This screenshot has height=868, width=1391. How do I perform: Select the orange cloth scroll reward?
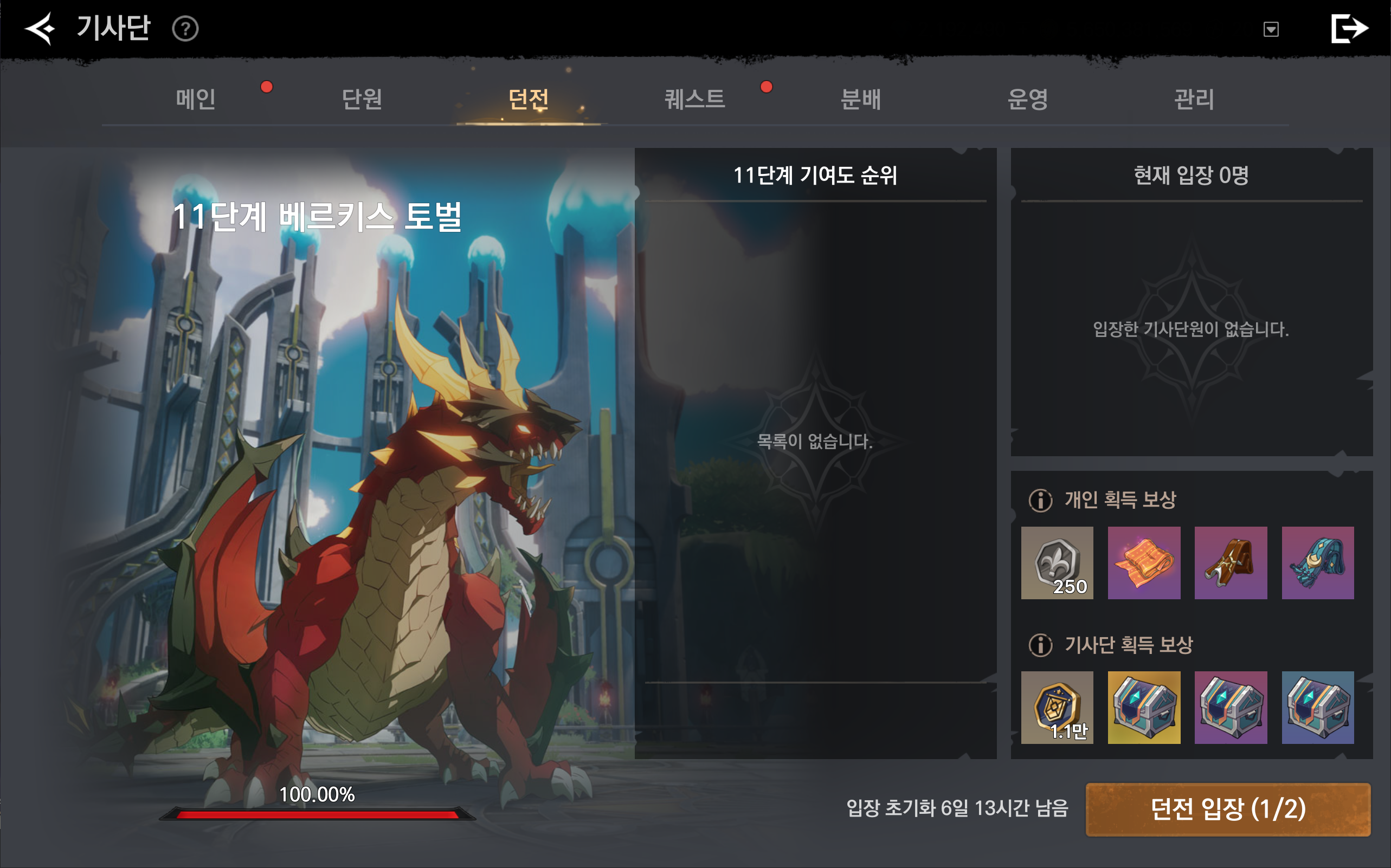(1143, 562)
